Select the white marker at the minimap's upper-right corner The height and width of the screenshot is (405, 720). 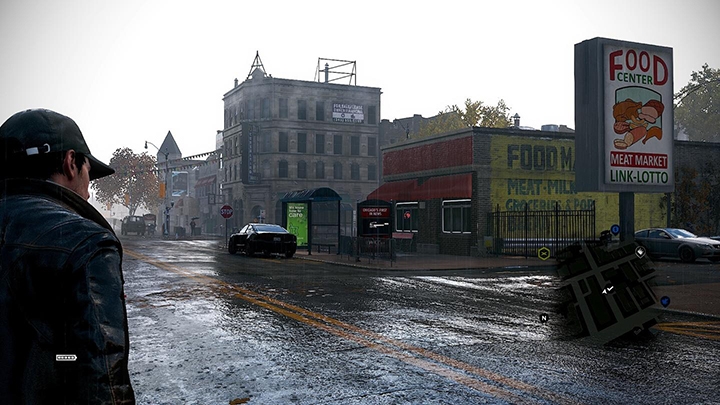[x=640, y=251]
